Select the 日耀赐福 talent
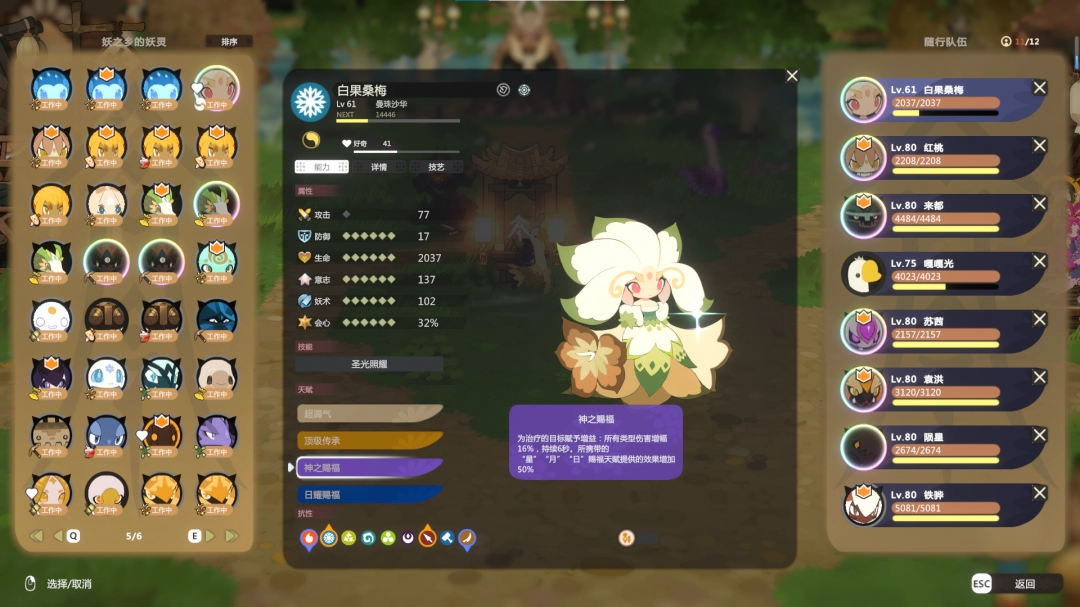Image resolution: width=1080 pixels, height=607 pixels. click(x=369, y=494)
